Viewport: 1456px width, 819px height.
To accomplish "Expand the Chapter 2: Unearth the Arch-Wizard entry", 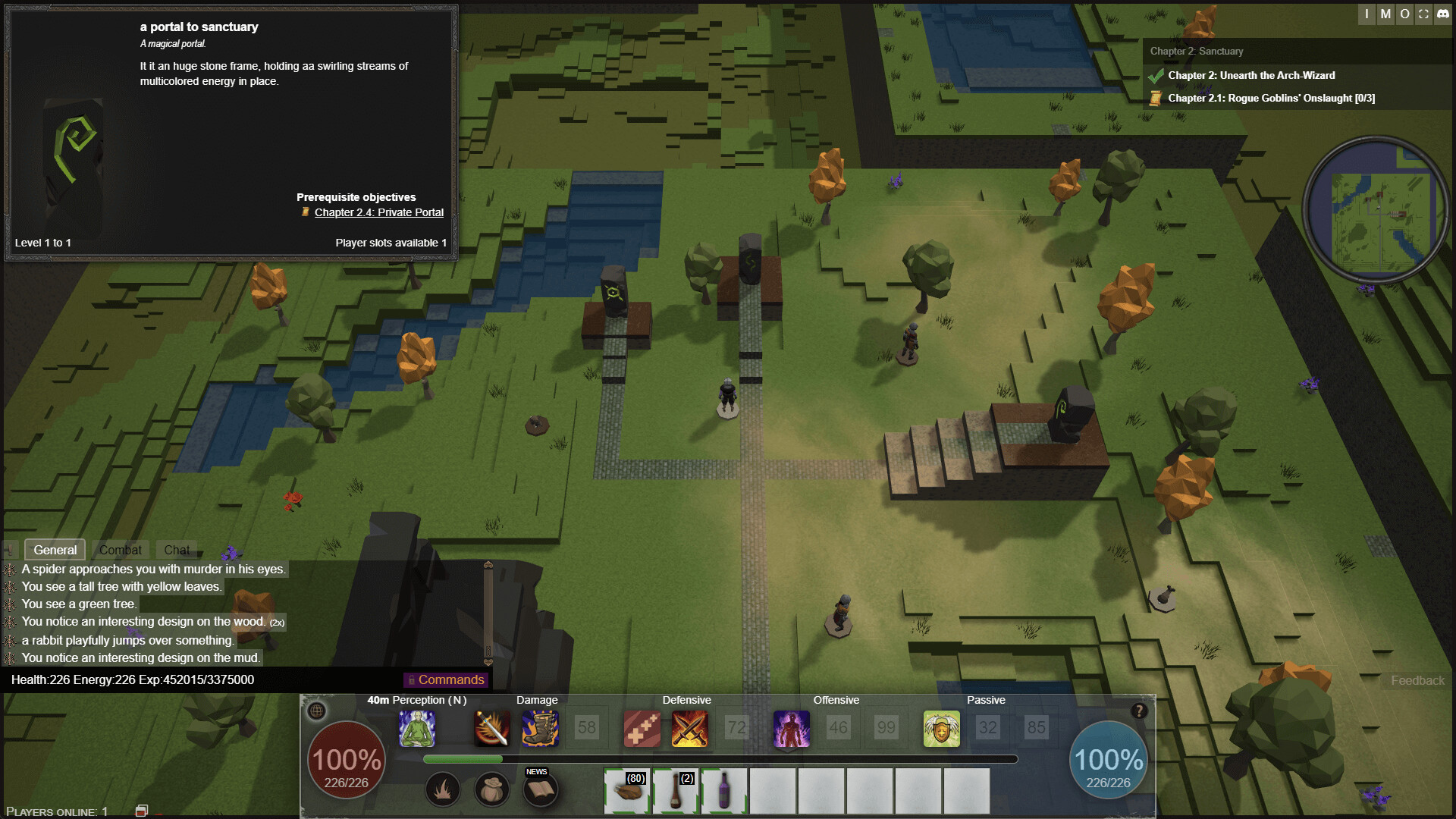I will tap(1251, 75).
